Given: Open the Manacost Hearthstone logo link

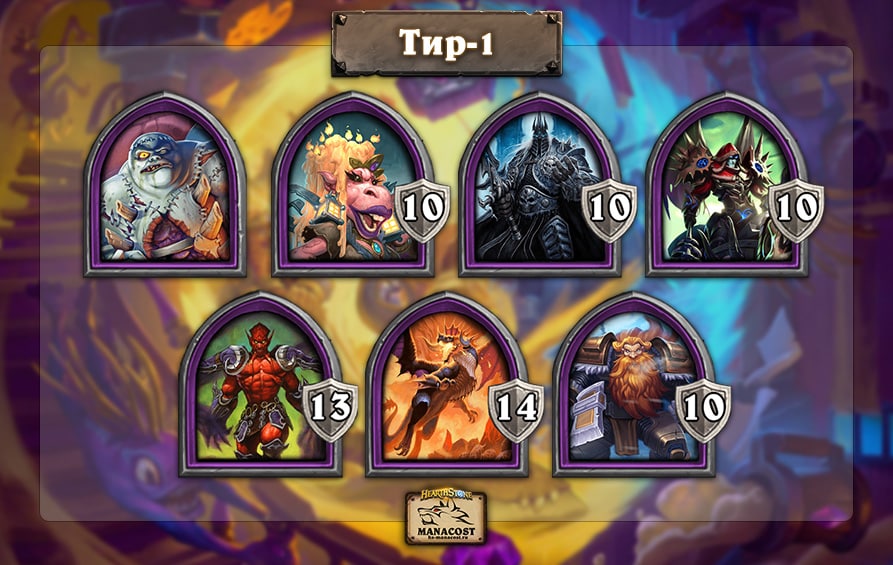Looking at the screenshot, I should [446, 516].
